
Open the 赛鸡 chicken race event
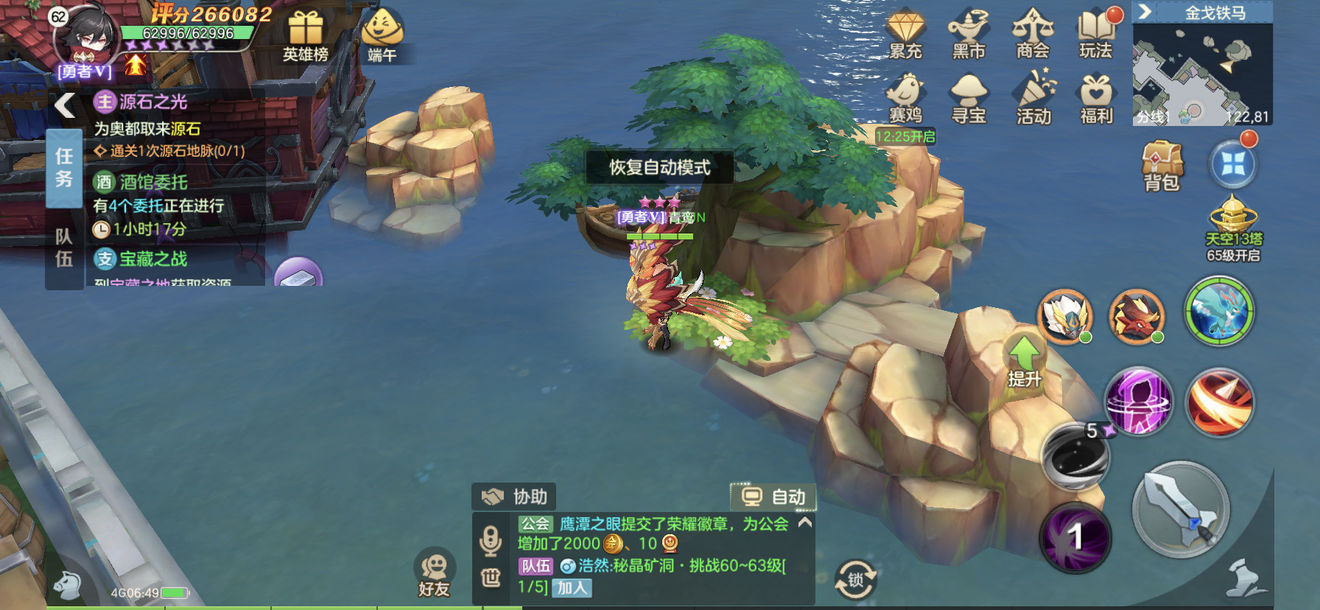[x=906, y=98]
